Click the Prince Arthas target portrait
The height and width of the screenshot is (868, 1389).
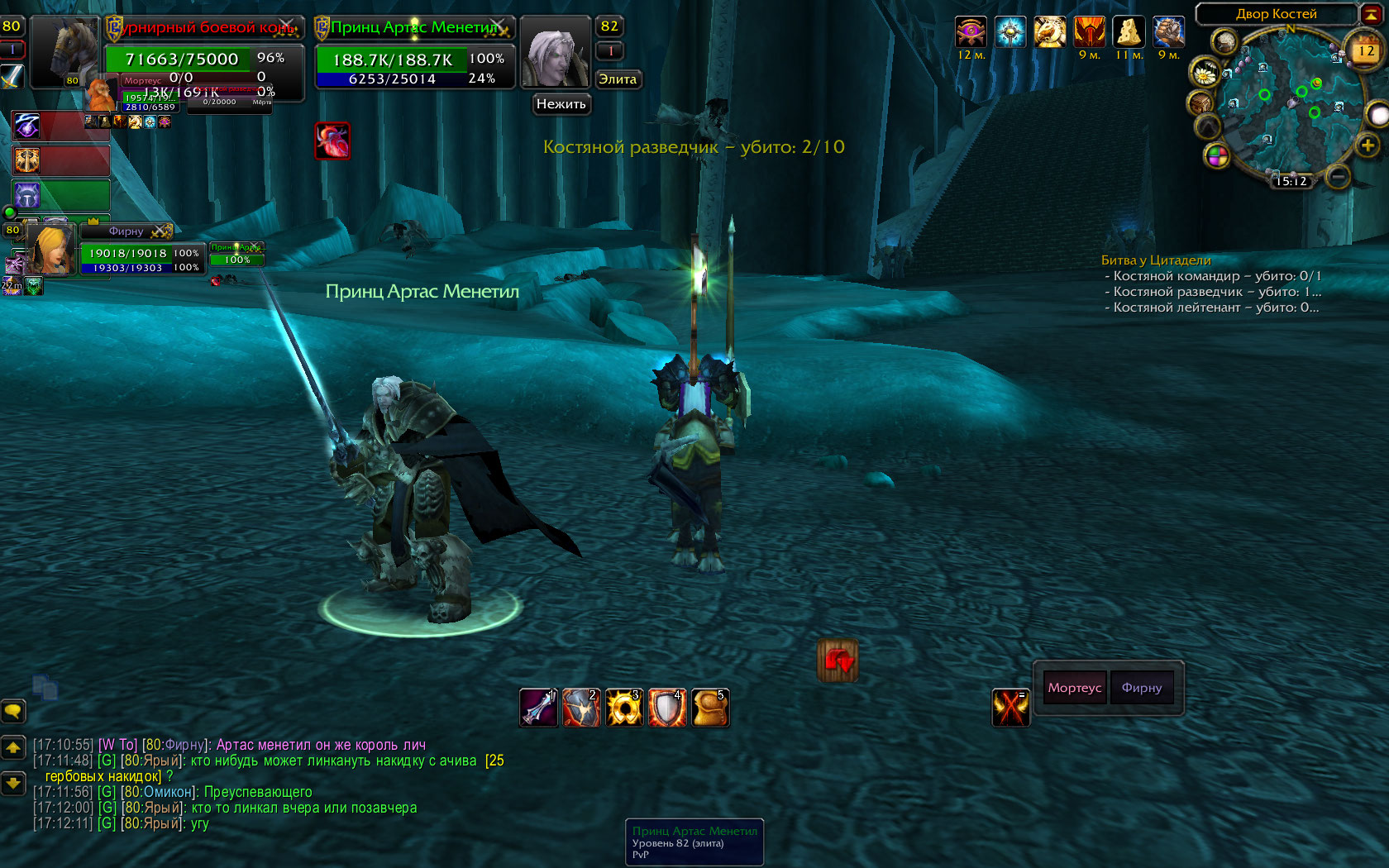(x=554, y=53)
